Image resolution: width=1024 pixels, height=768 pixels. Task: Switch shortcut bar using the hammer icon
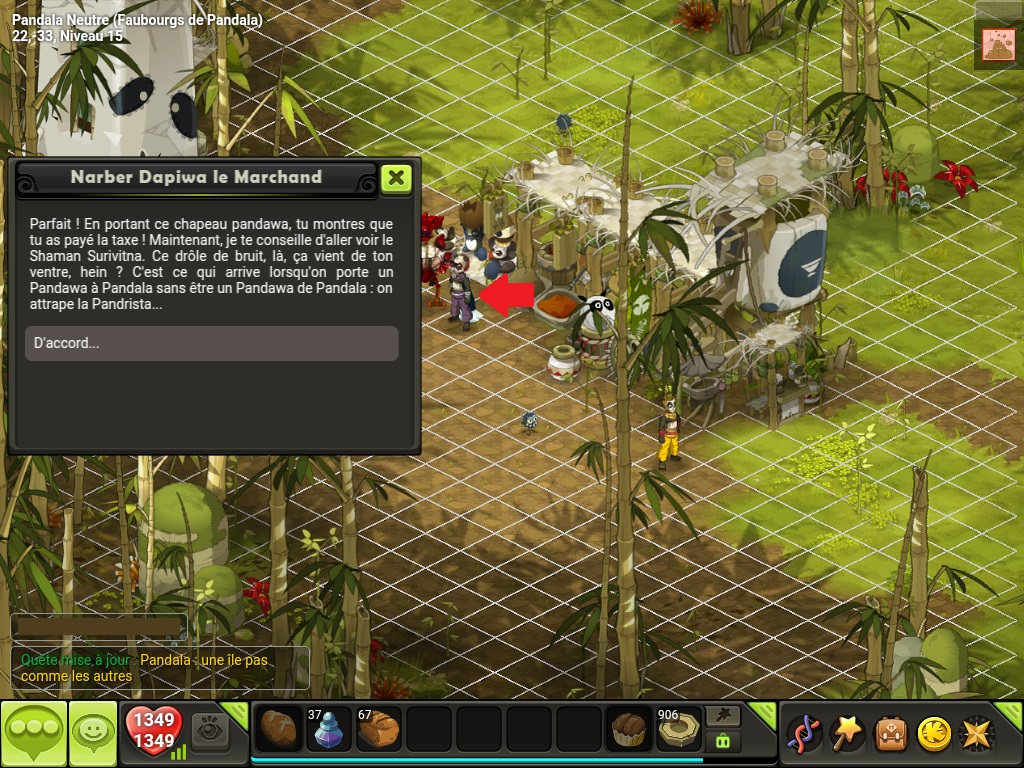[x=722, y=715]
